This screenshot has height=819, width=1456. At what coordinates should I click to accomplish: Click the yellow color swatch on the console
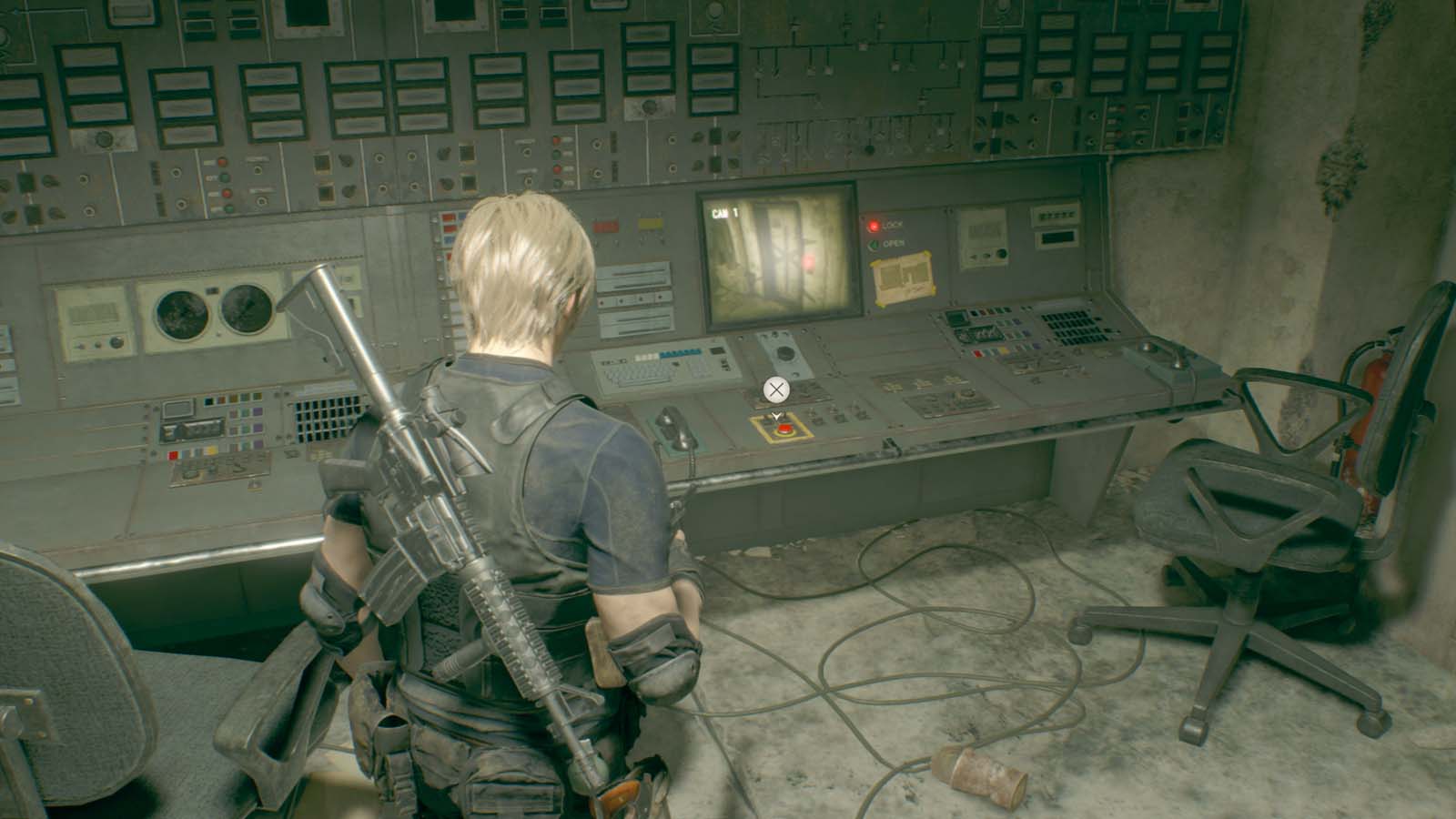(210, 450)
